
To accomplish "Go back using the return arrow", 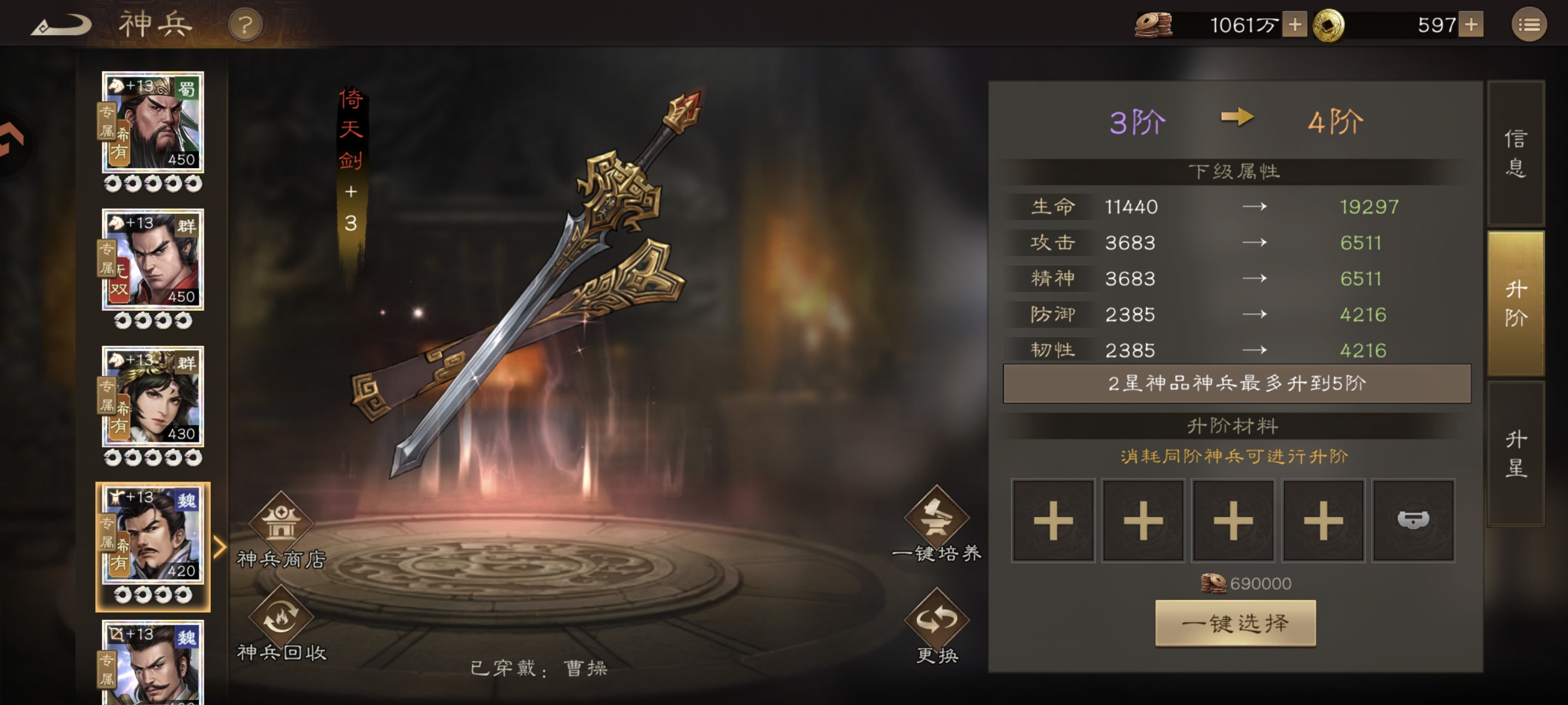I will click(x=61, y=26).
